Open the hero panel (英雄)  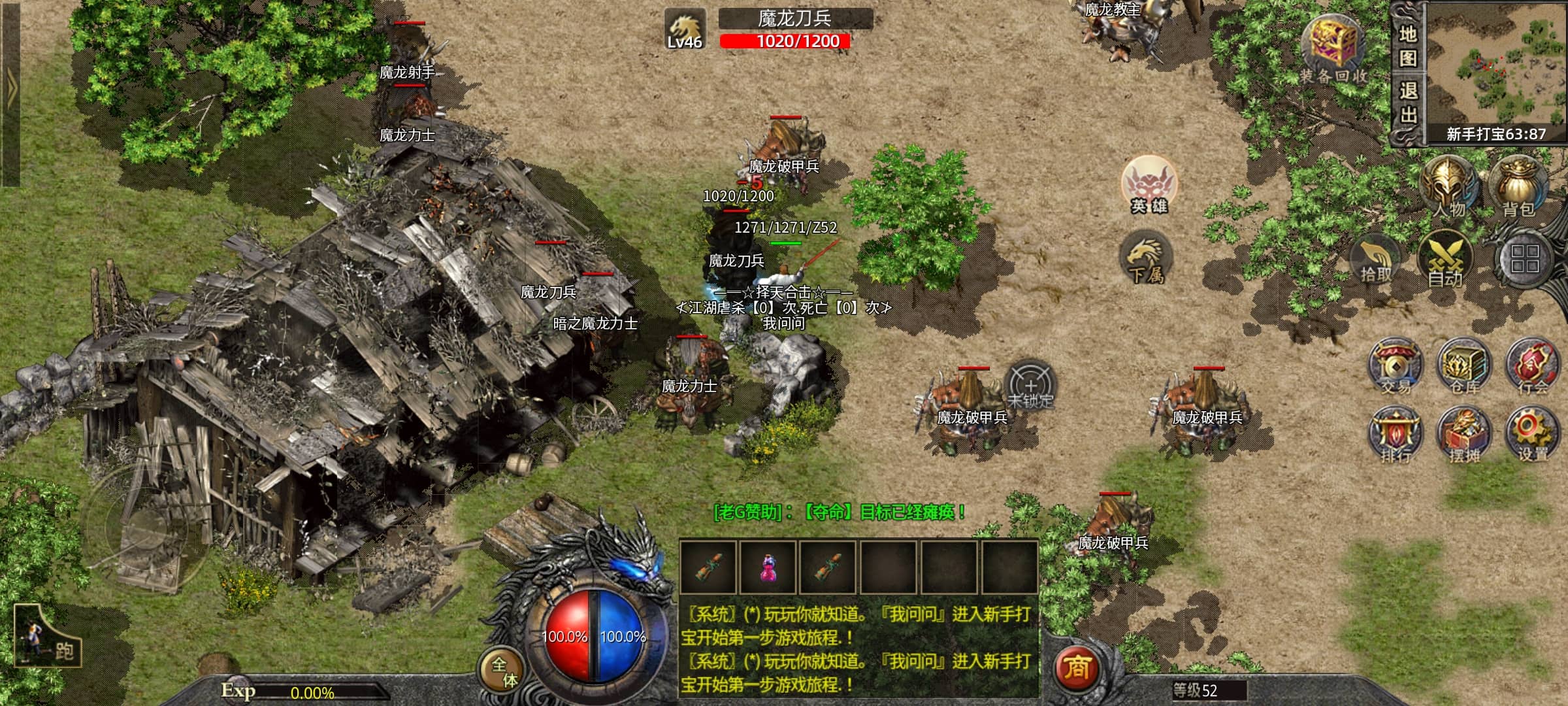tap(1149, 184)
